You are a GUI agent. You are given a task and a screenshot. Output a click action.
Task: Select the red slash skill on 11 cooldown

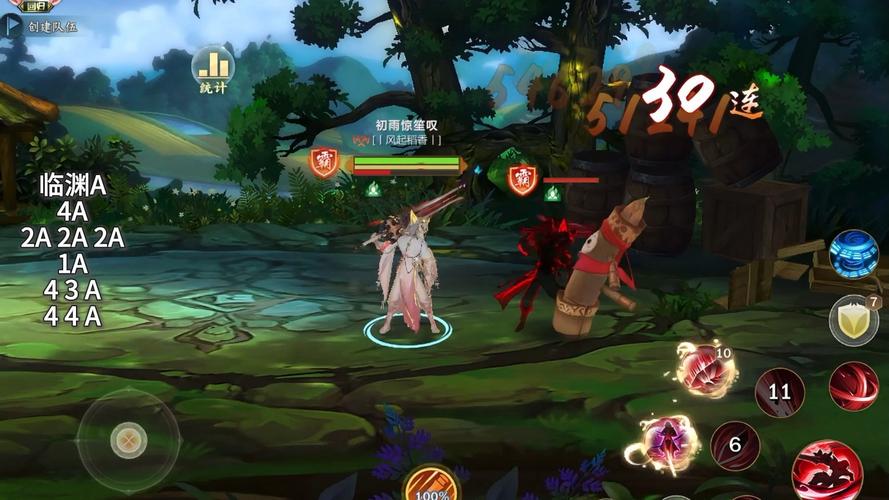[779, 391]
